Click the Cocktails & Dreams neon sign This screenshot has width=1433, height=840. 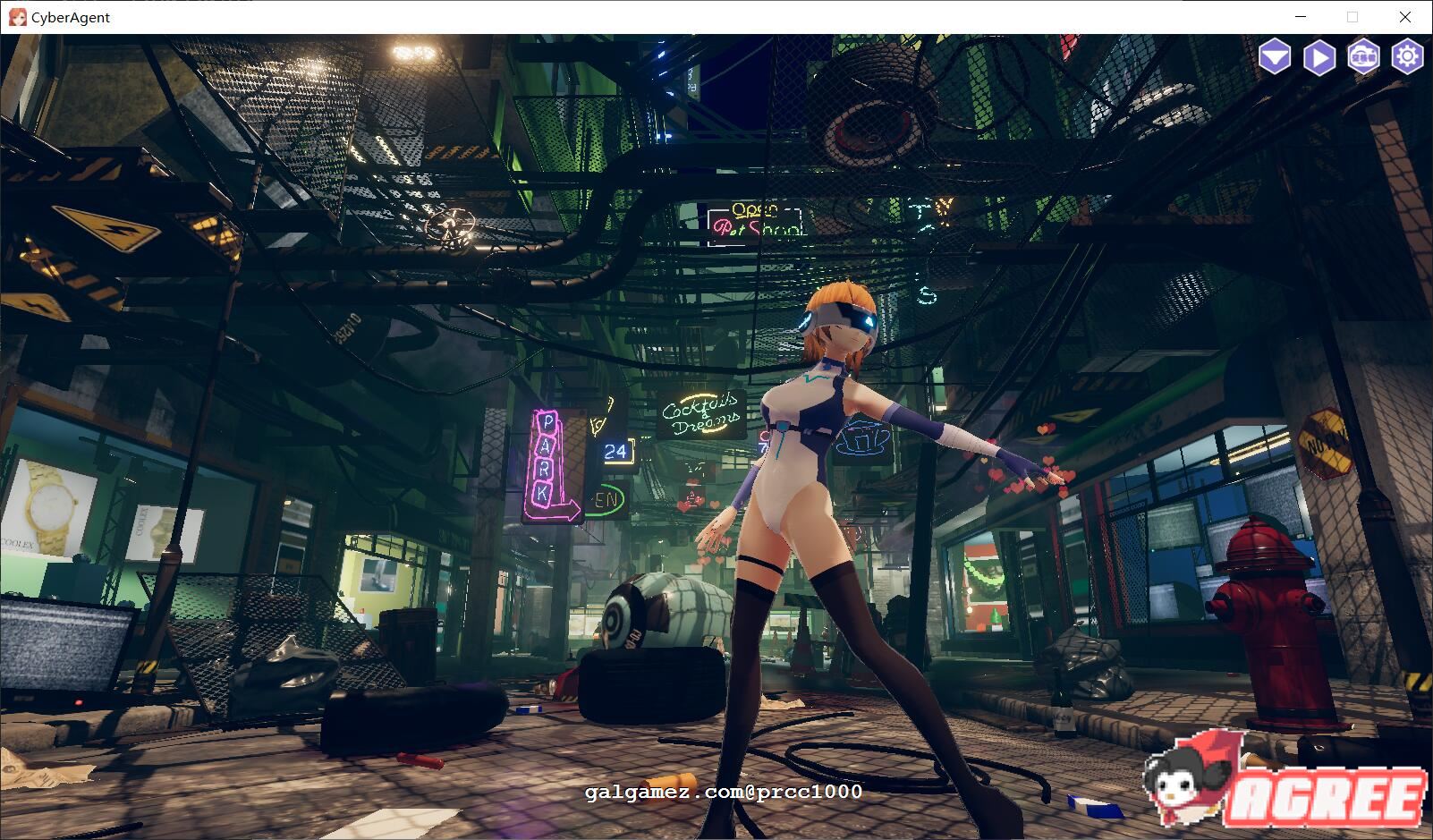point(703,413)
